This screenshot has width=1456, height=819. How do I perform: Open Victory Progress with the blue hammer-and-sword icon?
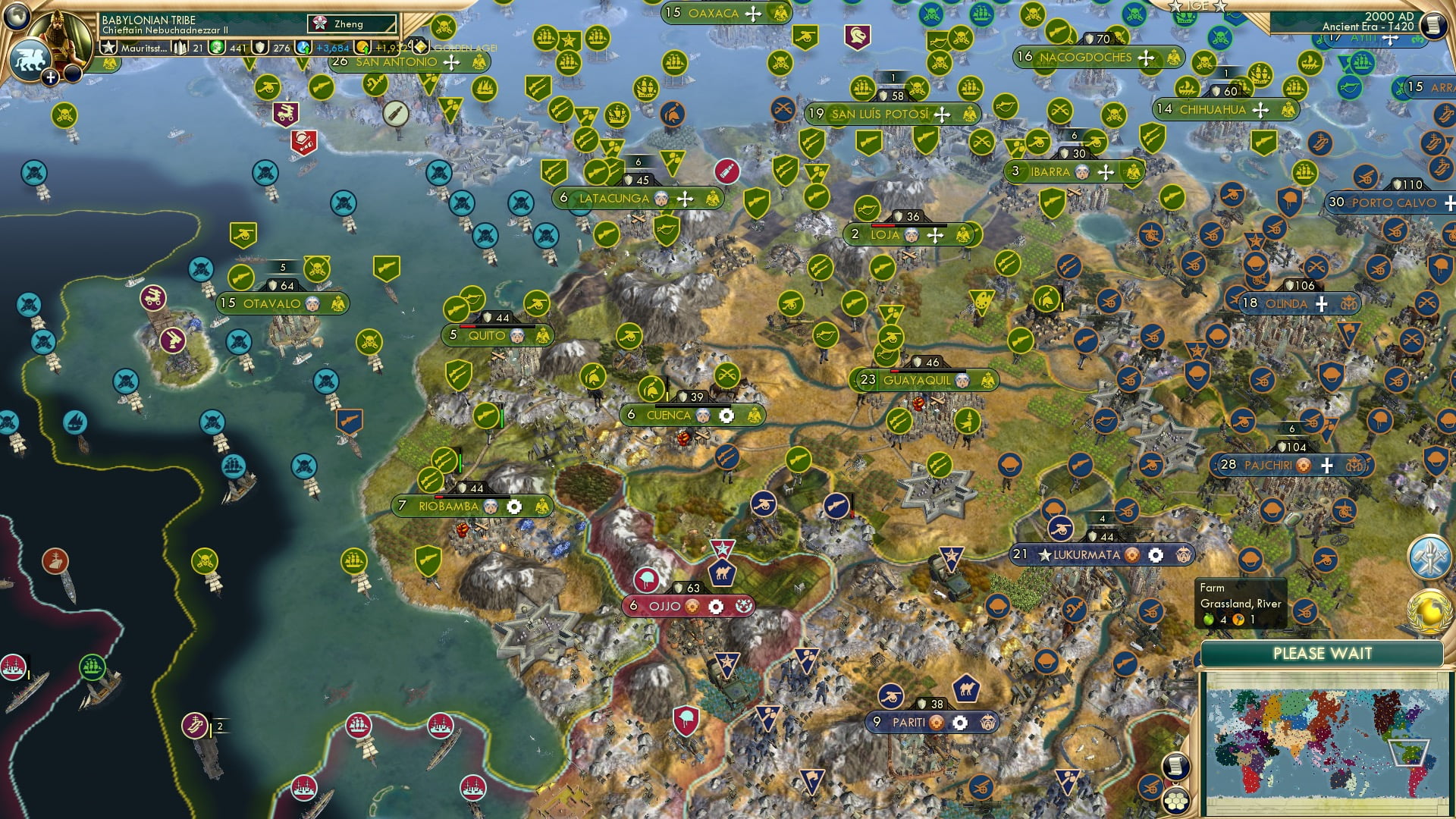pos(1429,557)
